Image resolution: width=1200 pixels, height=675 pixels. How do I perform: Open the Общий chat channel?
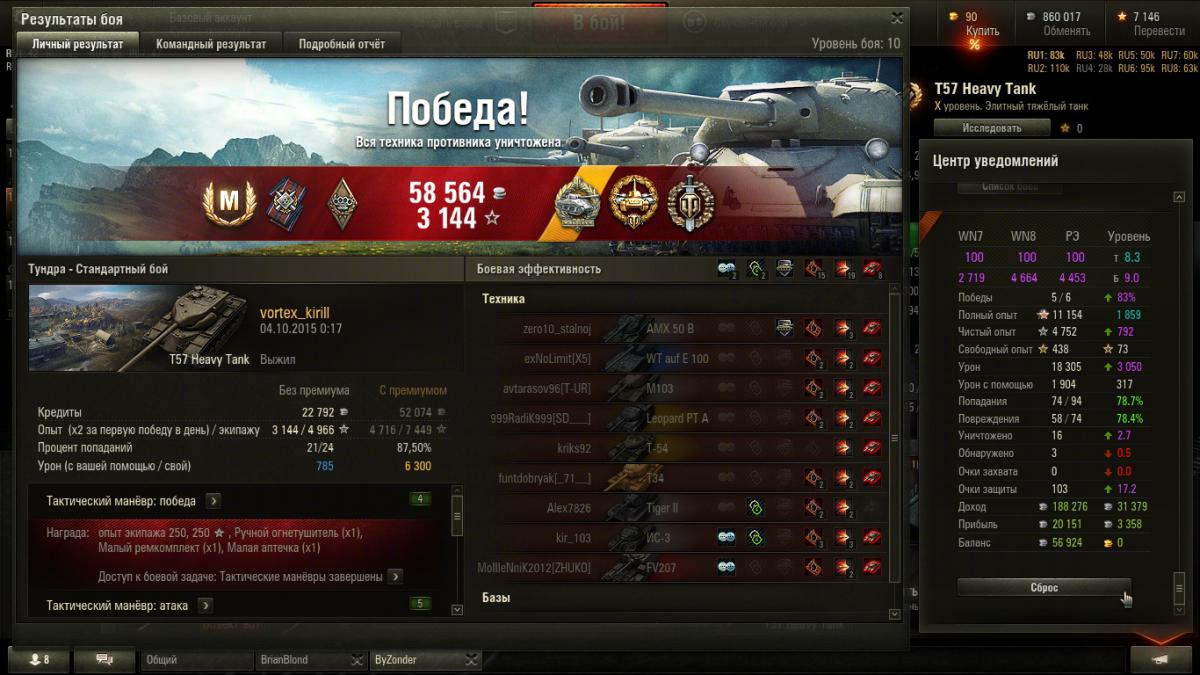coord(196,660)
